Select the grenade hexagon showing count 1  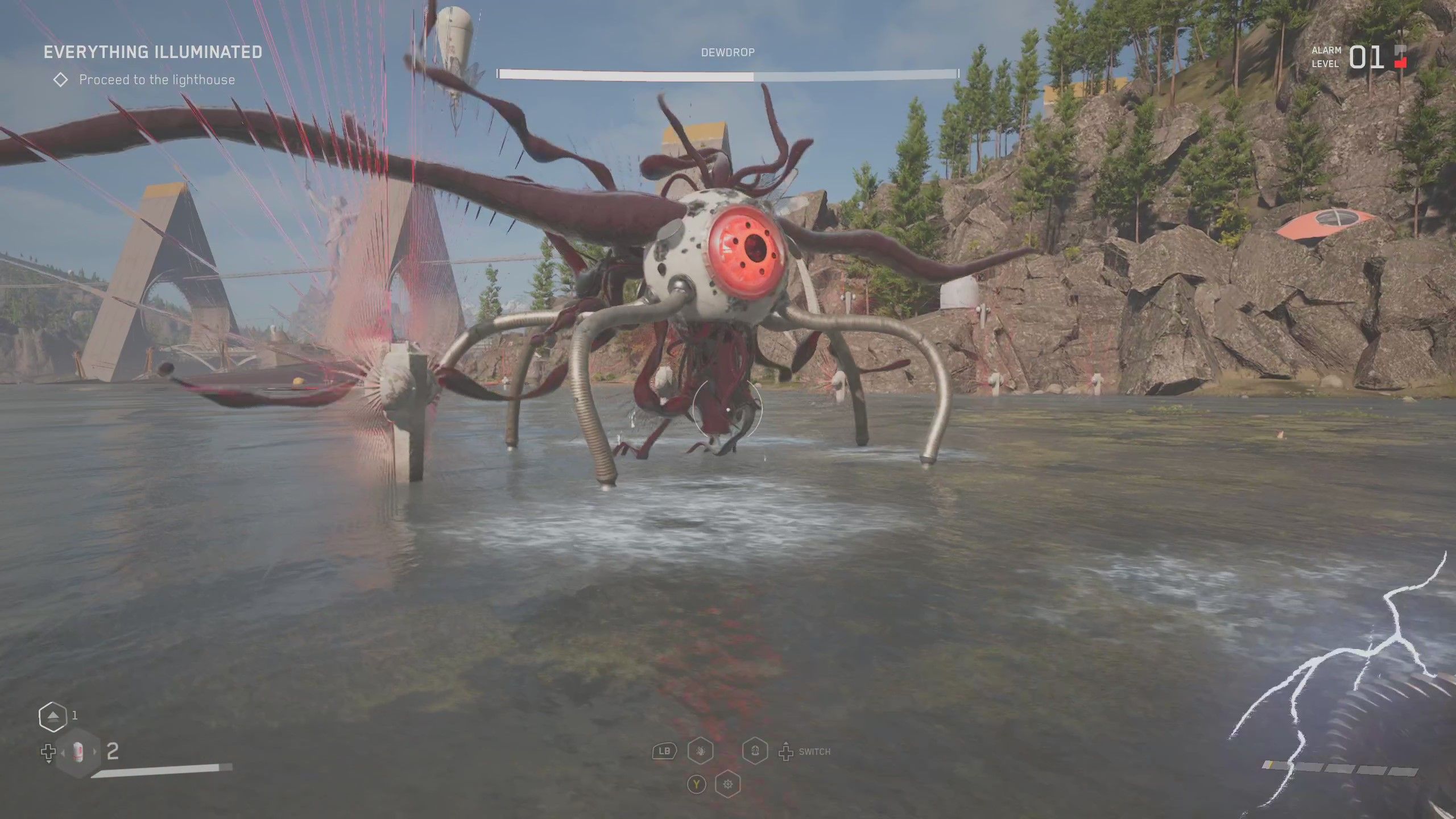tap(52, 715)
